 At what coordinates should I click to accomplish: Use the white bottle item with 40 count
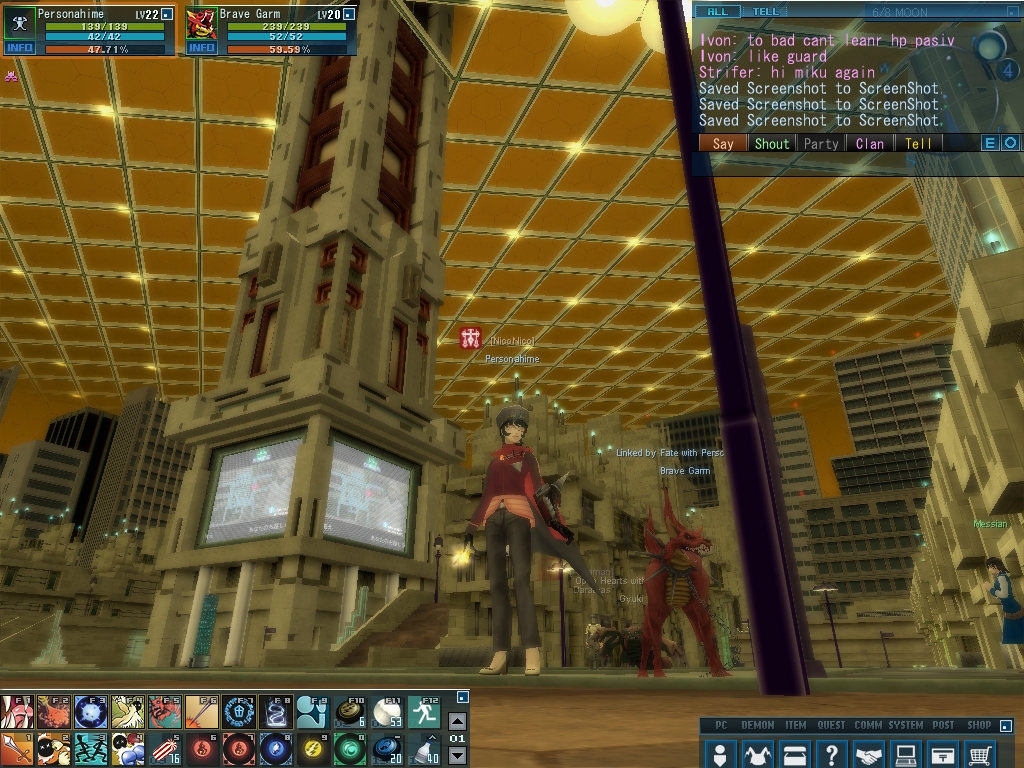point(423,749)
